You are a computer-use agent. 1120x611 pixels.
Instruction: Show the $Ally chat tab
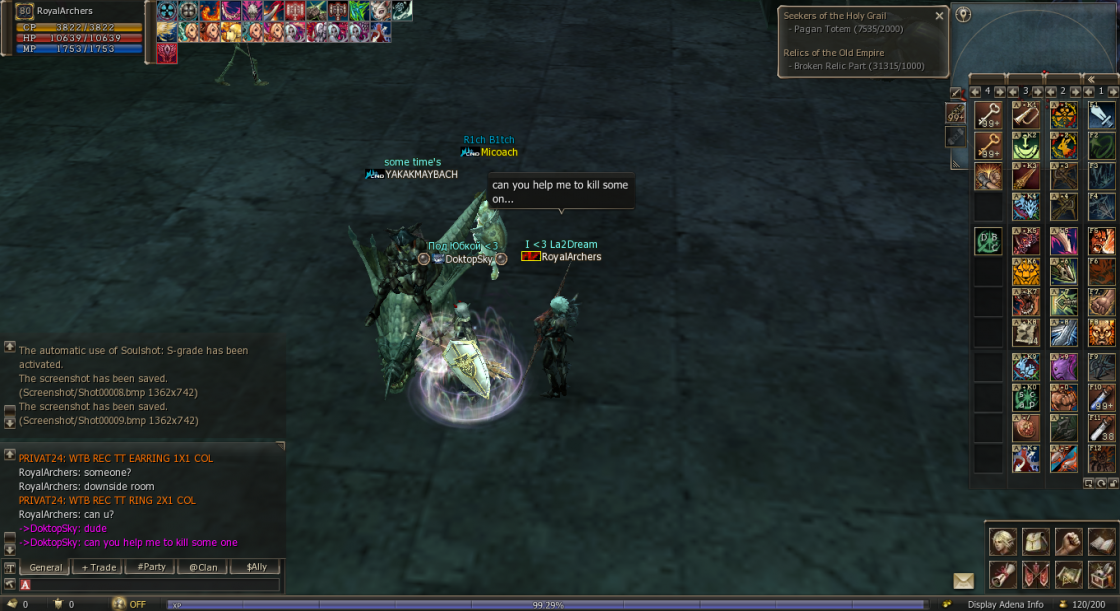(x=255, y=567)
